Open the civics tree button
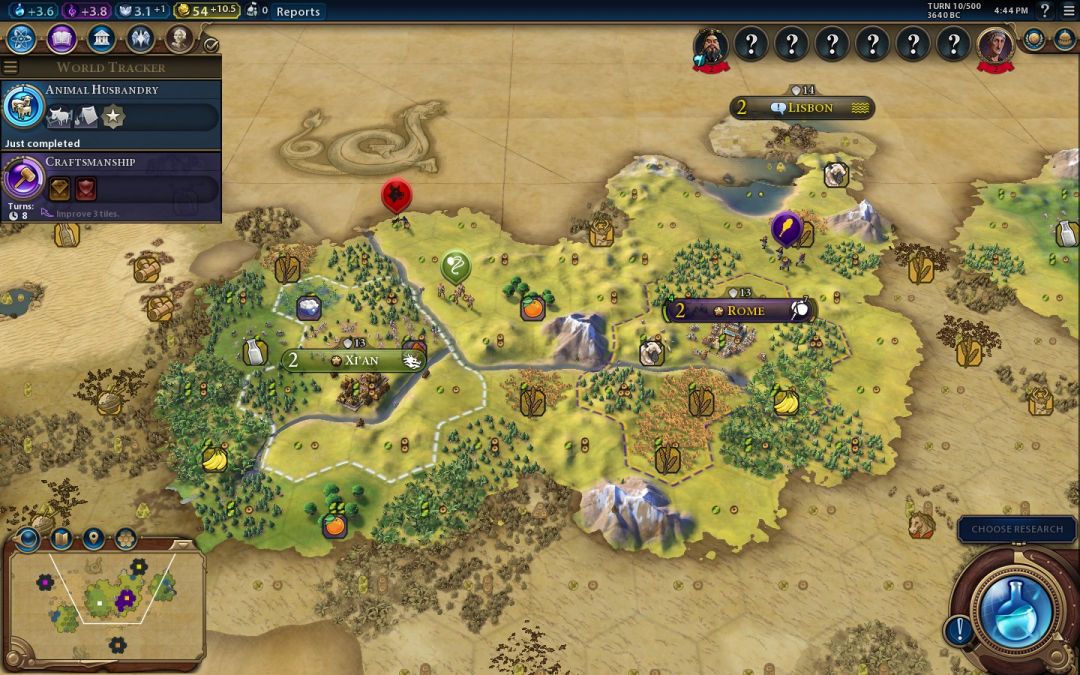1080x675 pixels. pyautogui.click(x=61, y=39)
